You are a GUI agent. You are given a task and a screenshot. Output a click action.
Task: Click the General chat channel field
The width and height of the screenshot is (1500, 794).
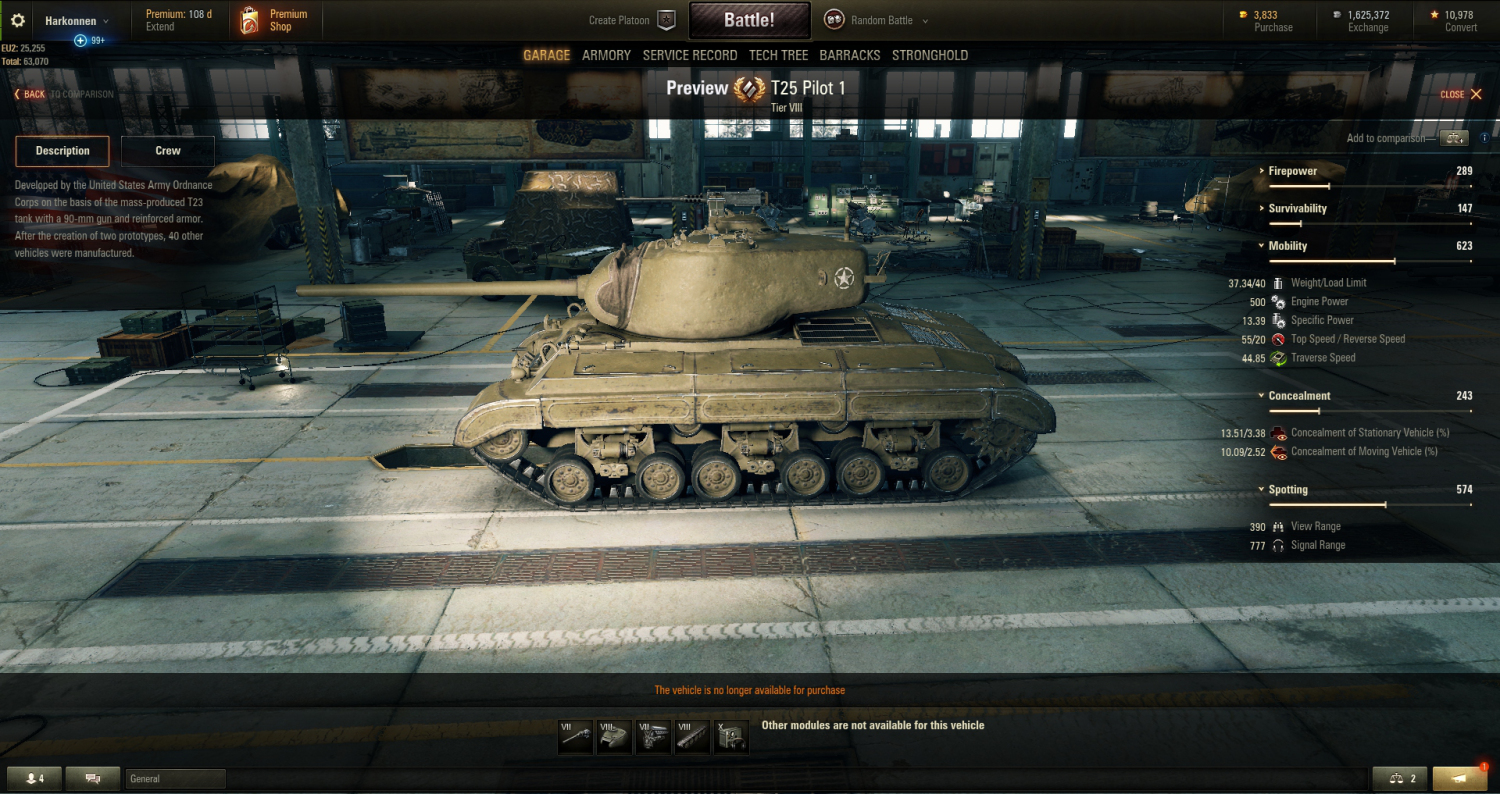[175, 779]
